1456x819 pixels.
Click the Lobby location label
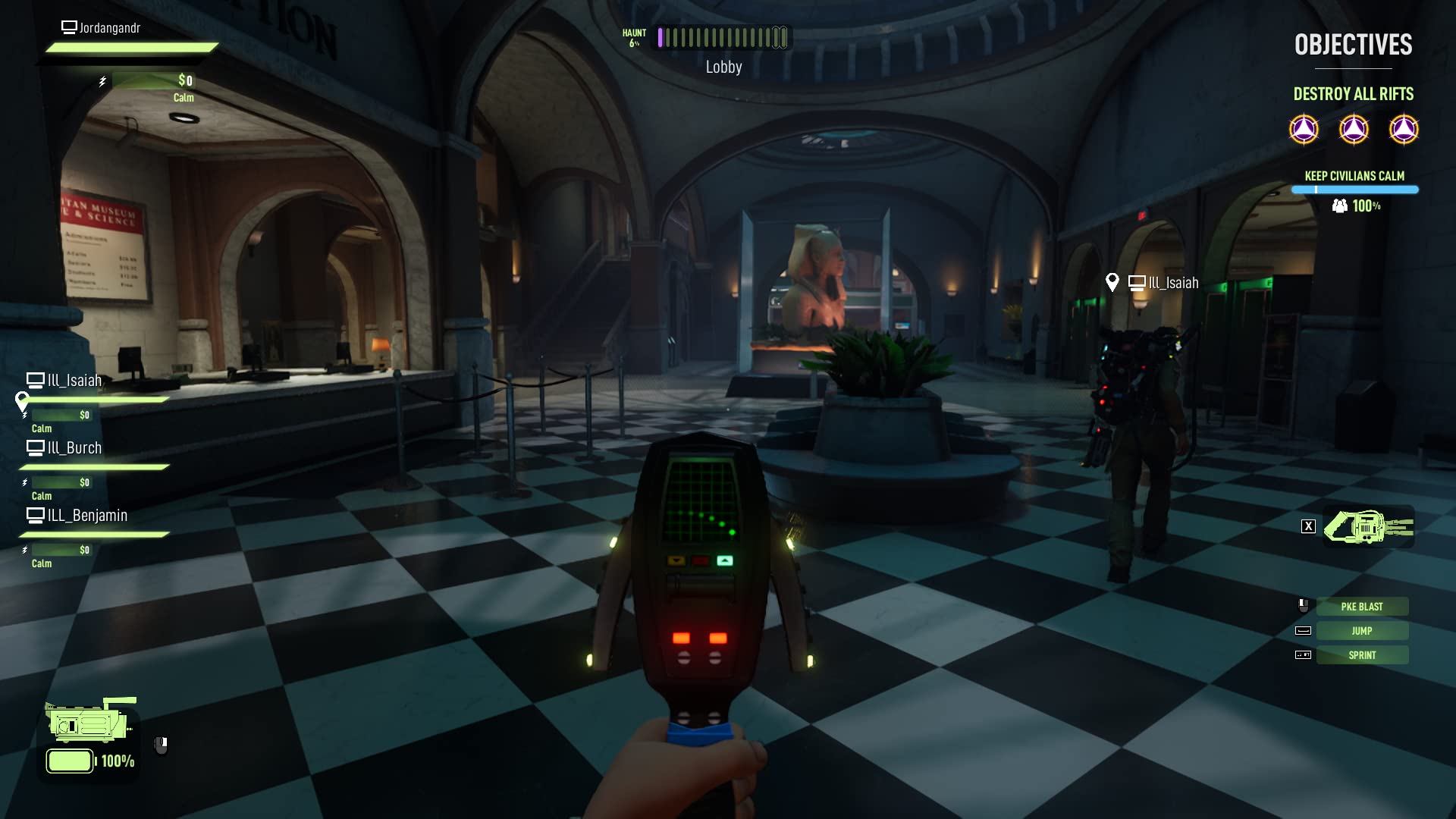coord(723,67)
